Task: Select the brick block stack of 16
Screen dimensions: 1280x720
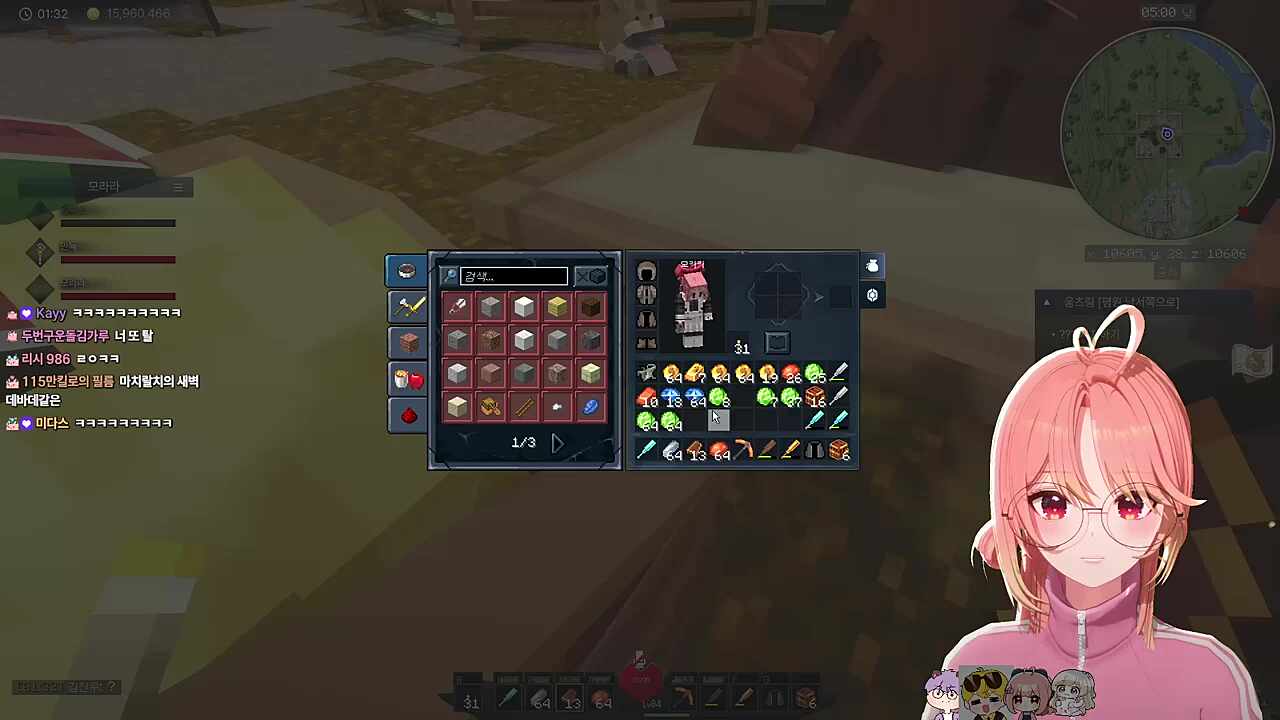Action: pyautogui.click(x=814, y=398)
